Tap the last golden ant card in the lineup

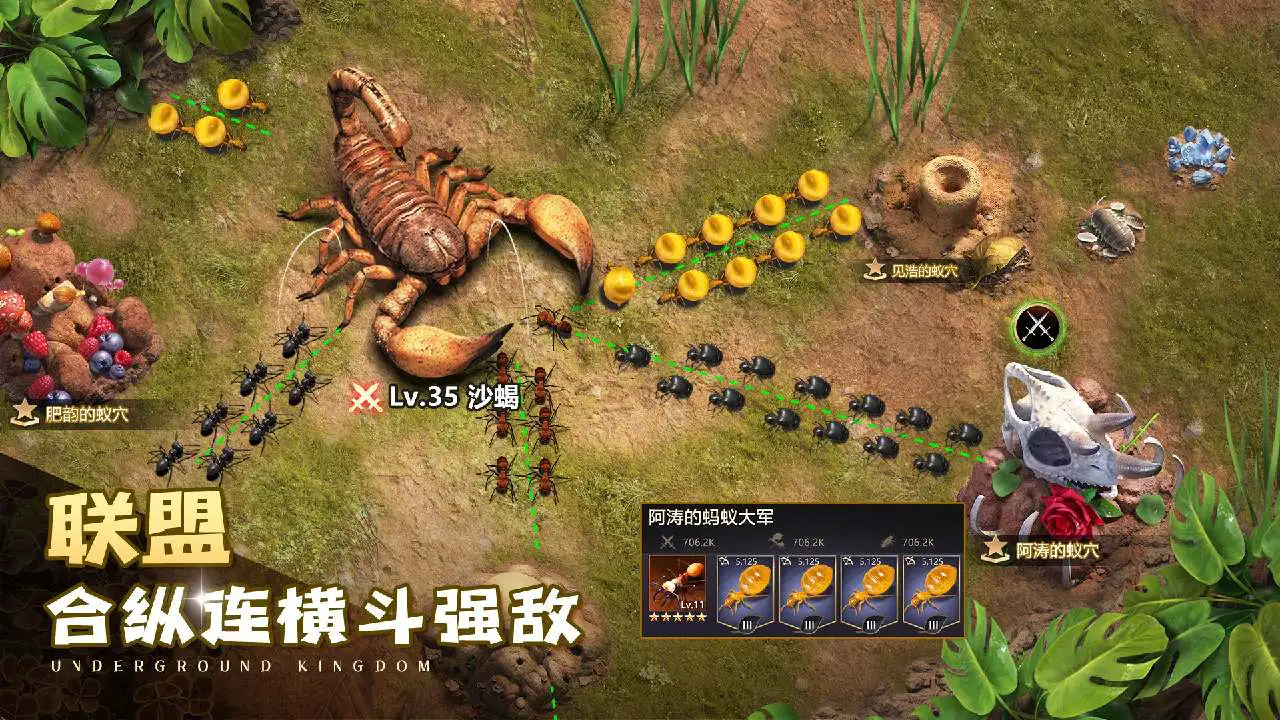pyautogui.click(x=928, y=590)
